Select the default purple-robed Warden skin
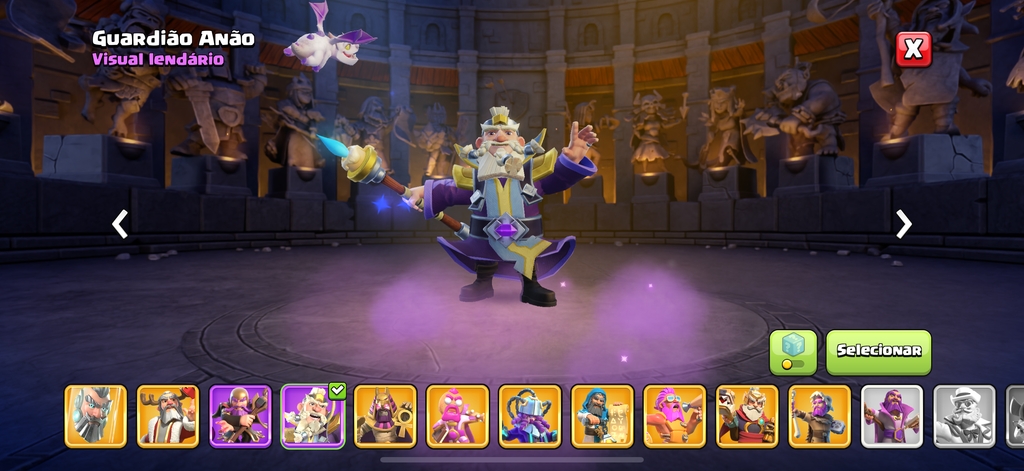1024x471 pixels. click(x=892, y=416)
